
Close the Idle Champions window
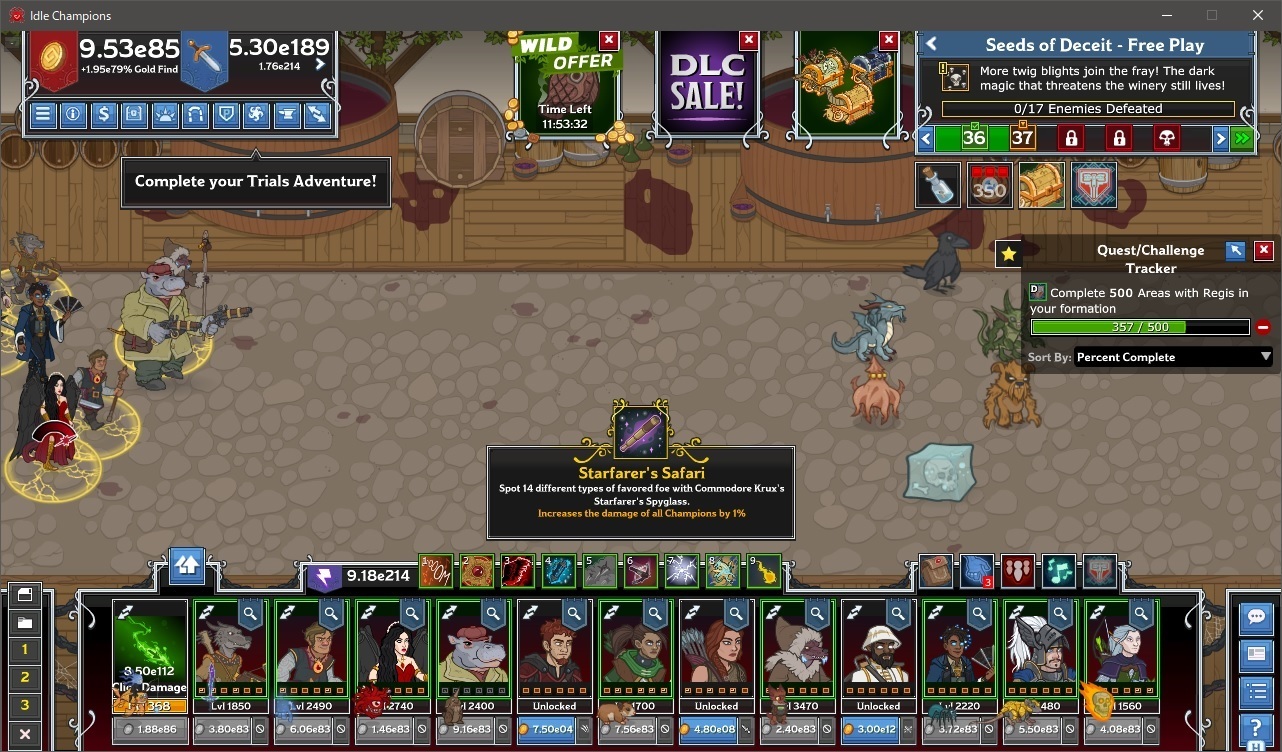tap(1258, 15)
